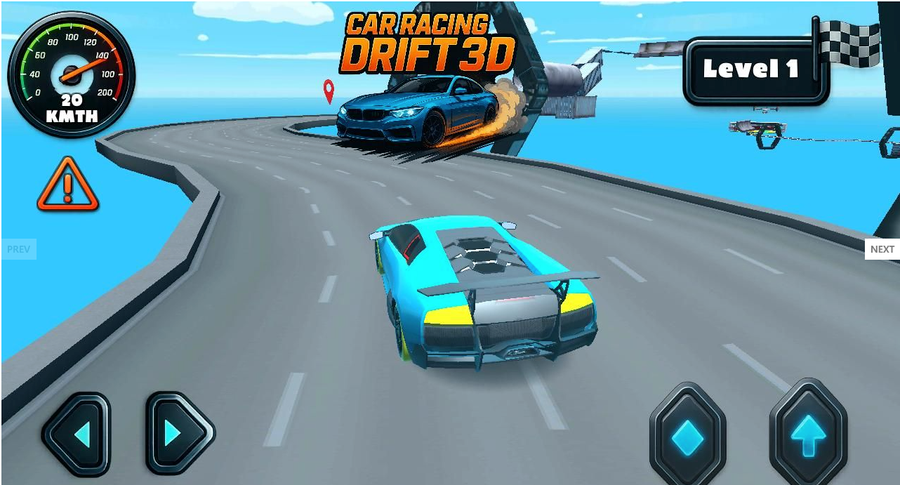Steer right with the right arrow button
The height and width of the screenshot is (485, 900).
coord(180,433)
